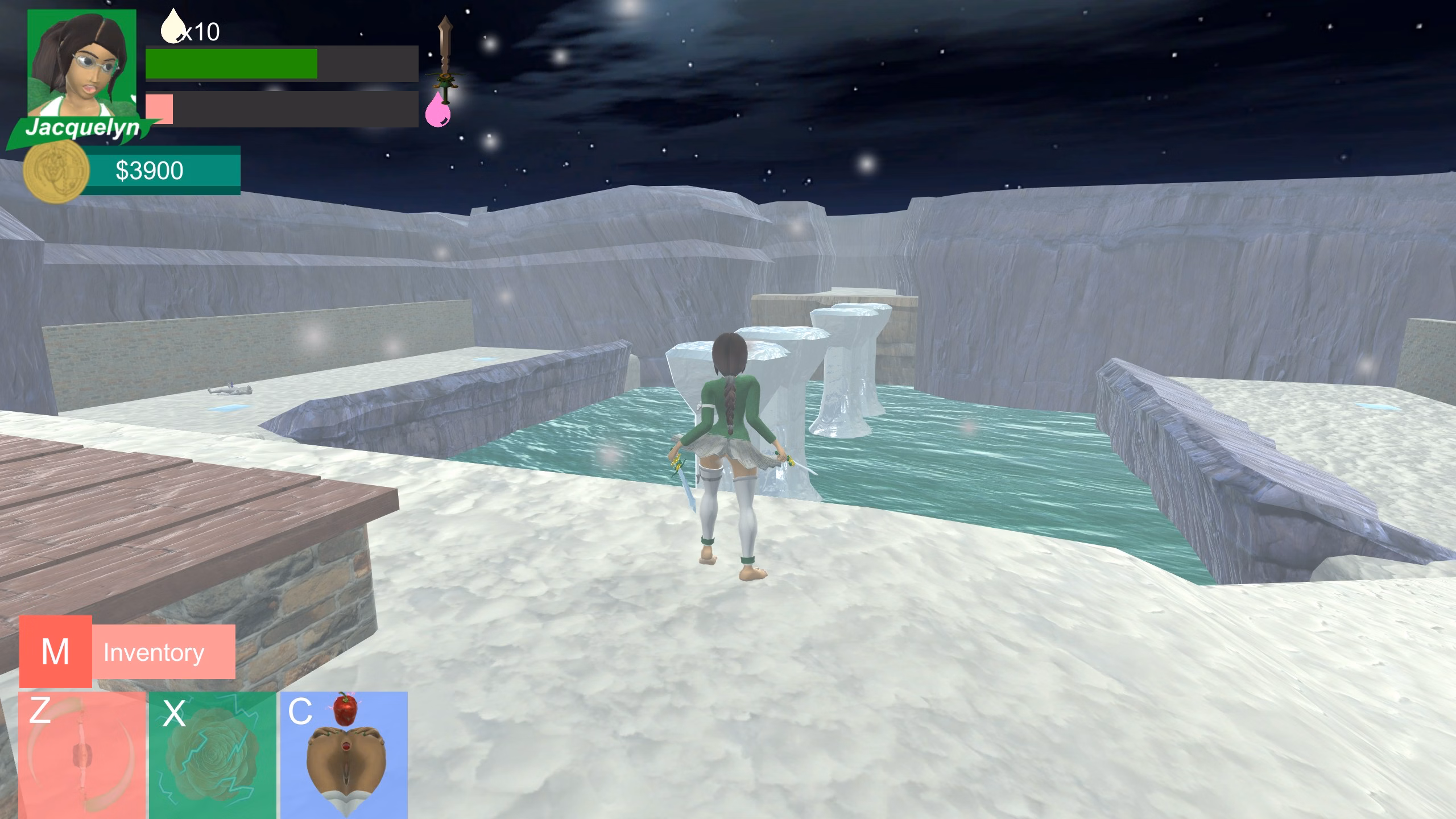Select the blue C ability slot
Image resolution: width=1456 pixels, height=819 pixels.
click(344, 755)
